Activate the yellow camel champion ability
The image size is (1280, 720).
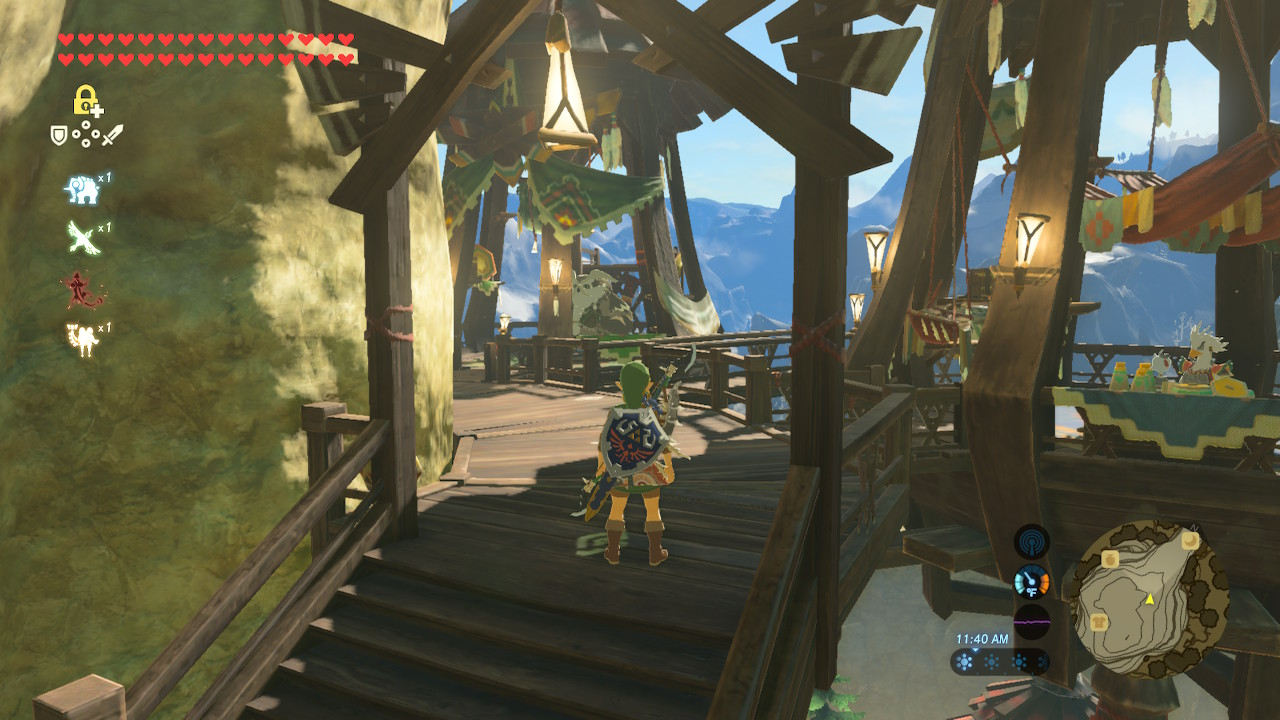click(x=82, y=339)
